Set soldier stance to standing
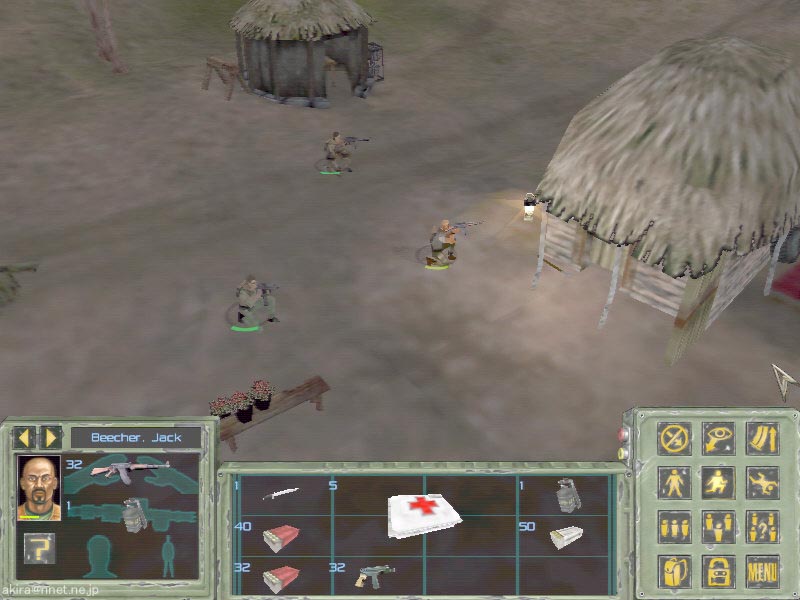This screenshot has width=800, height=600. [675, 482]
